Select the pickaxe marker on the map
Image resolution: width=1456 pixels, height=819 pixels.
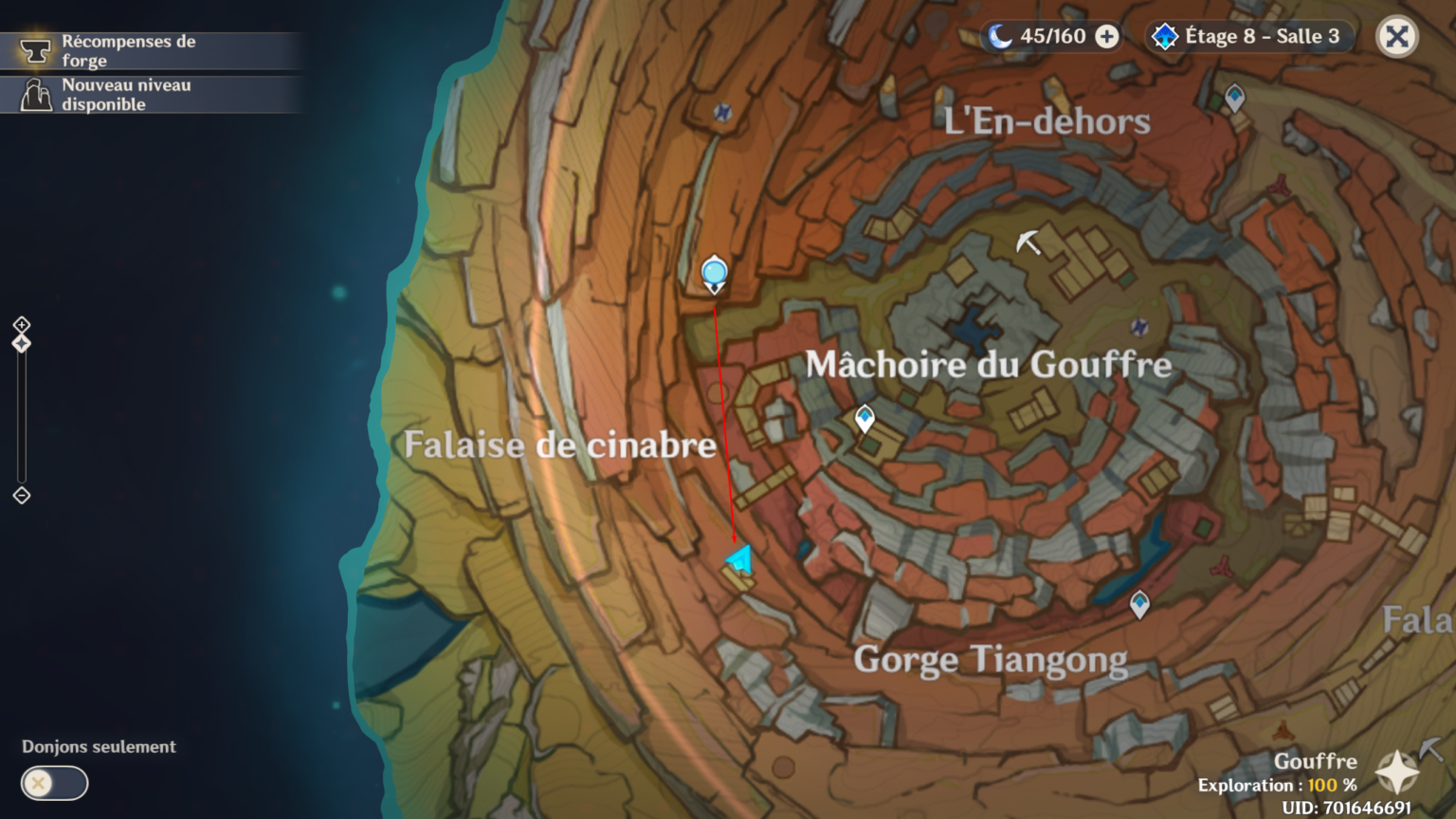tap(1028, 243)
